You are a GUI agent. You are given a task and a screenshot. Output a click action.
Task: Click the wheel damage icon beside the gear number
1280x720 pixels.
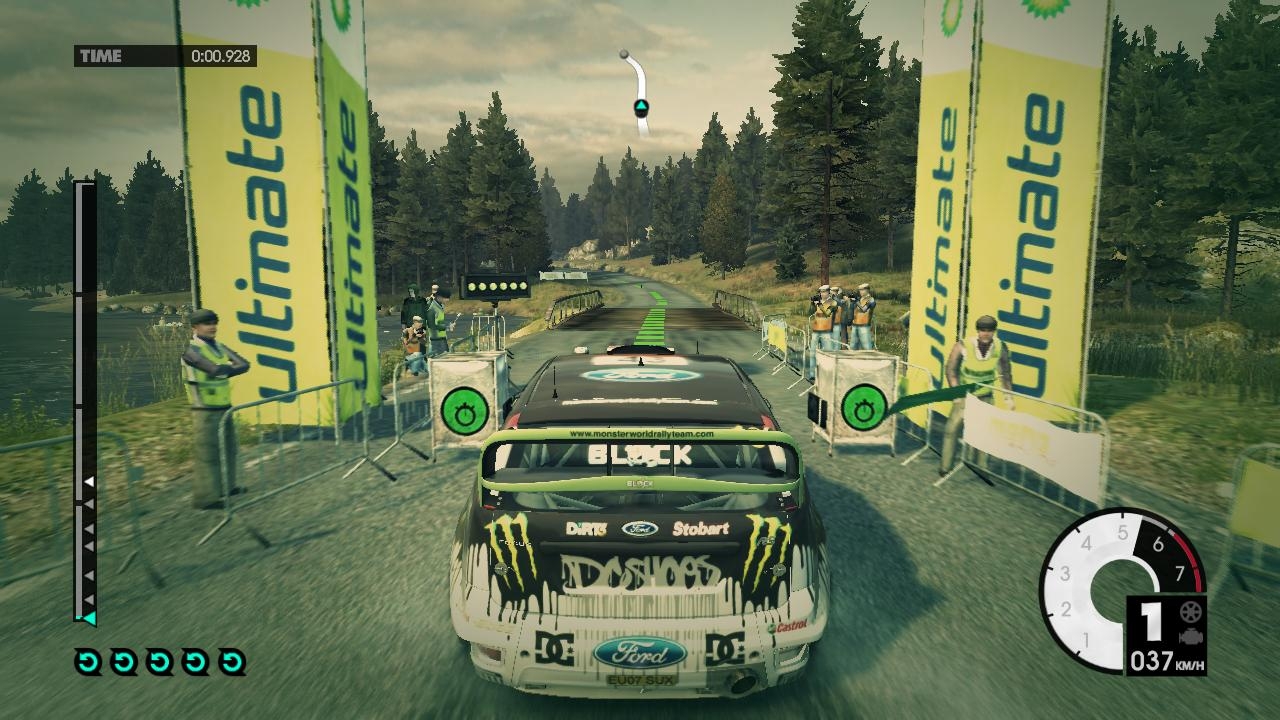click(1189, 612)
